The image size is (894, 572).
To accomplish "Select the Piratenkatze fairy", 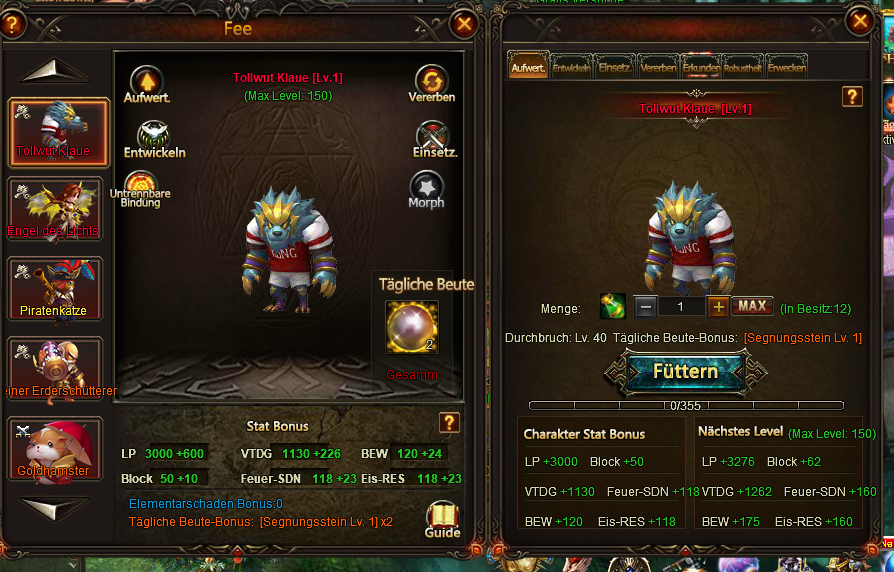I will [54, 289].
